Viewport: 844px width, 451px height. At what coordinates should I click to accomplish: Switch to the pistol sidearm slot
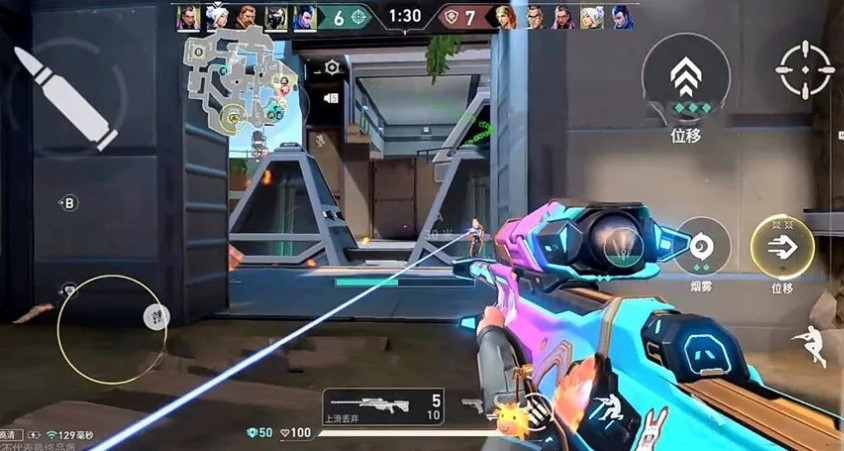472,406
